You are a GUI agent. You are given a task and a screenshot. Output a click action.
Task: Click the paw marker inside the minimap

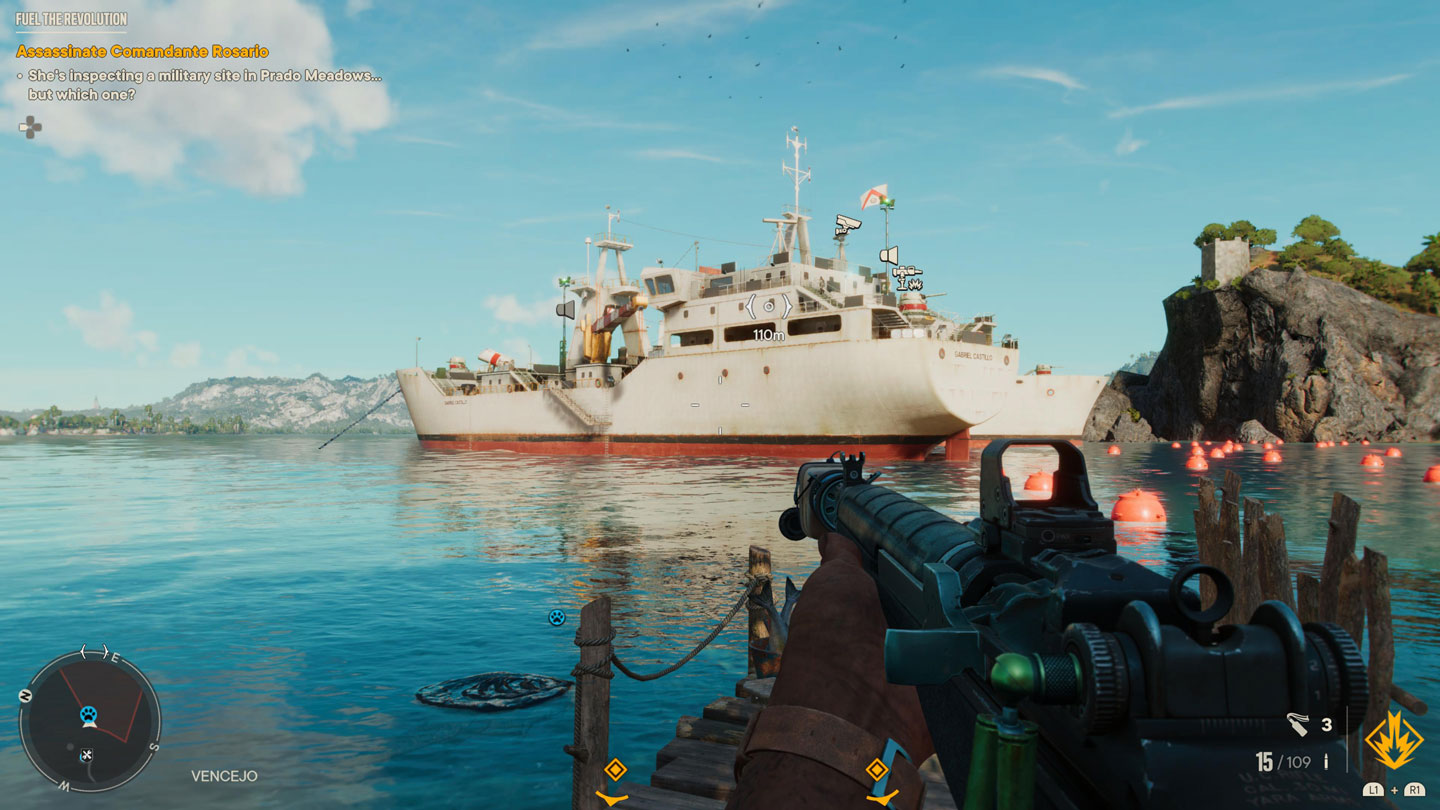(88, 715)
